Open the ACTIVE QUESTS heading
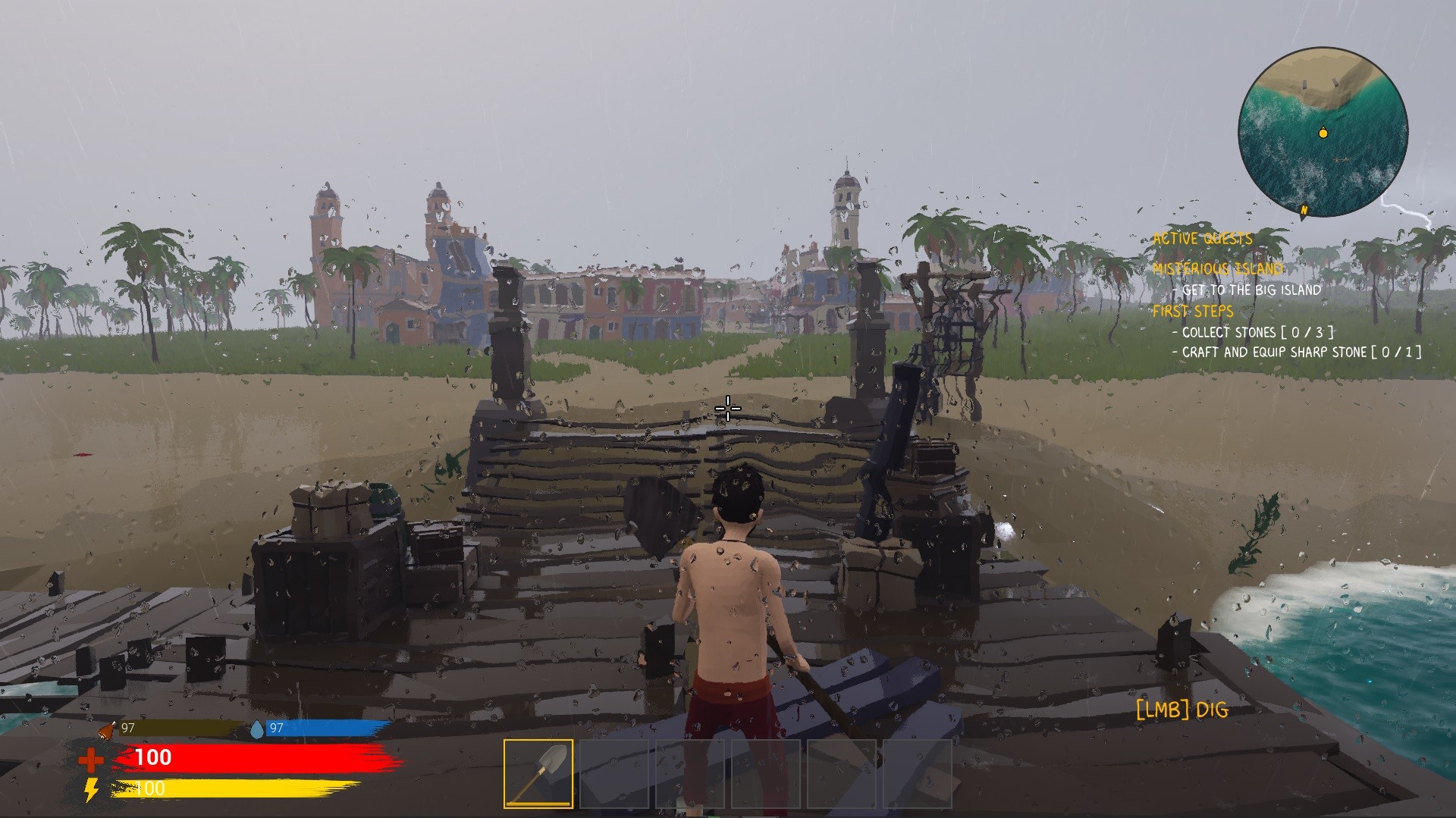This screenshot has width=1456, height=818. (x=1203, y=237)
